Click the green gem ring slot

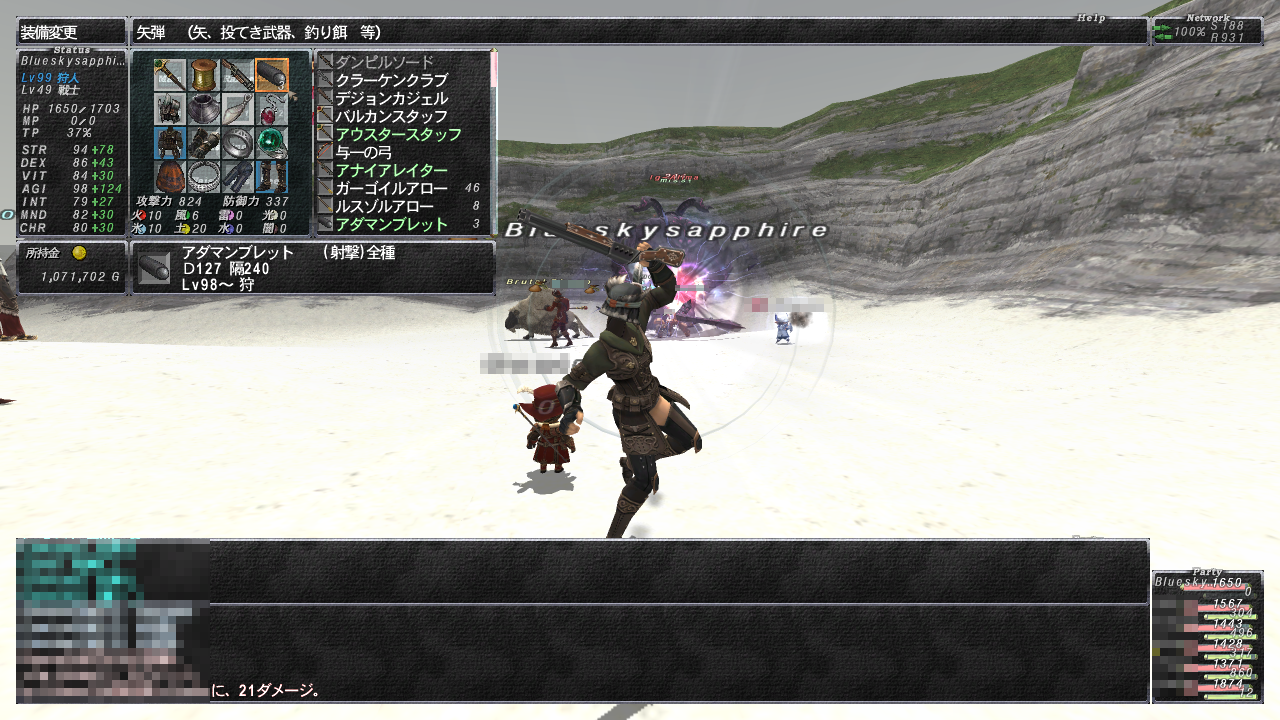271,142
